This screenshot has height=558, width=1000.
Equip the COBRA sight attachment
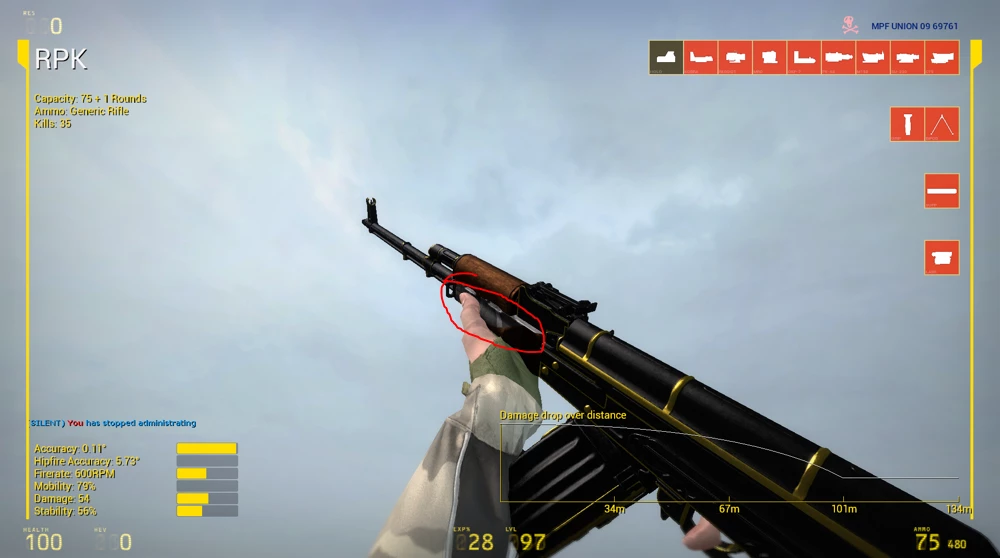[701, 57]
